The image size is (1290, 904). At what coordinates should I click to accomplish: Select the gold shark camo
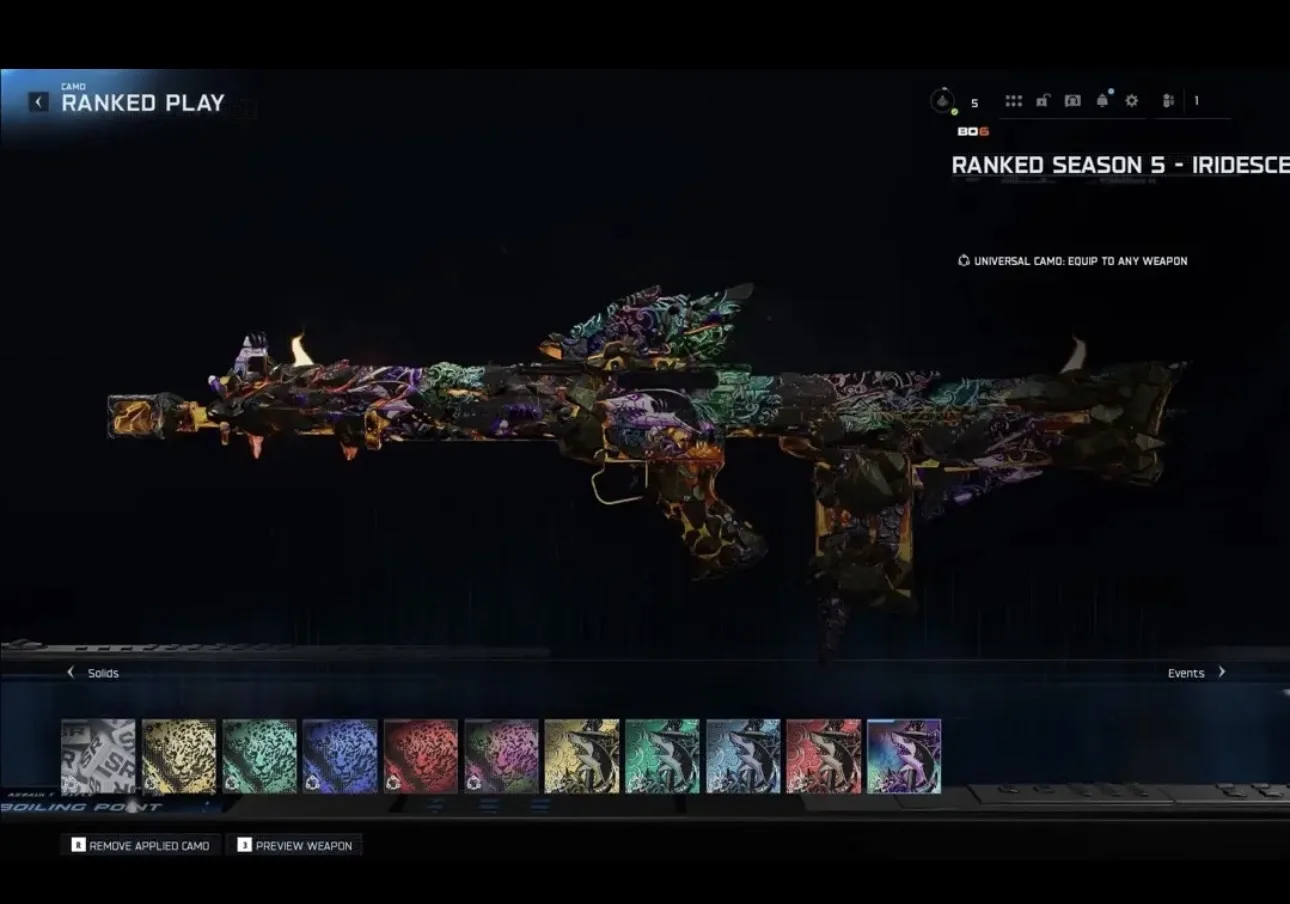[582, 756]
